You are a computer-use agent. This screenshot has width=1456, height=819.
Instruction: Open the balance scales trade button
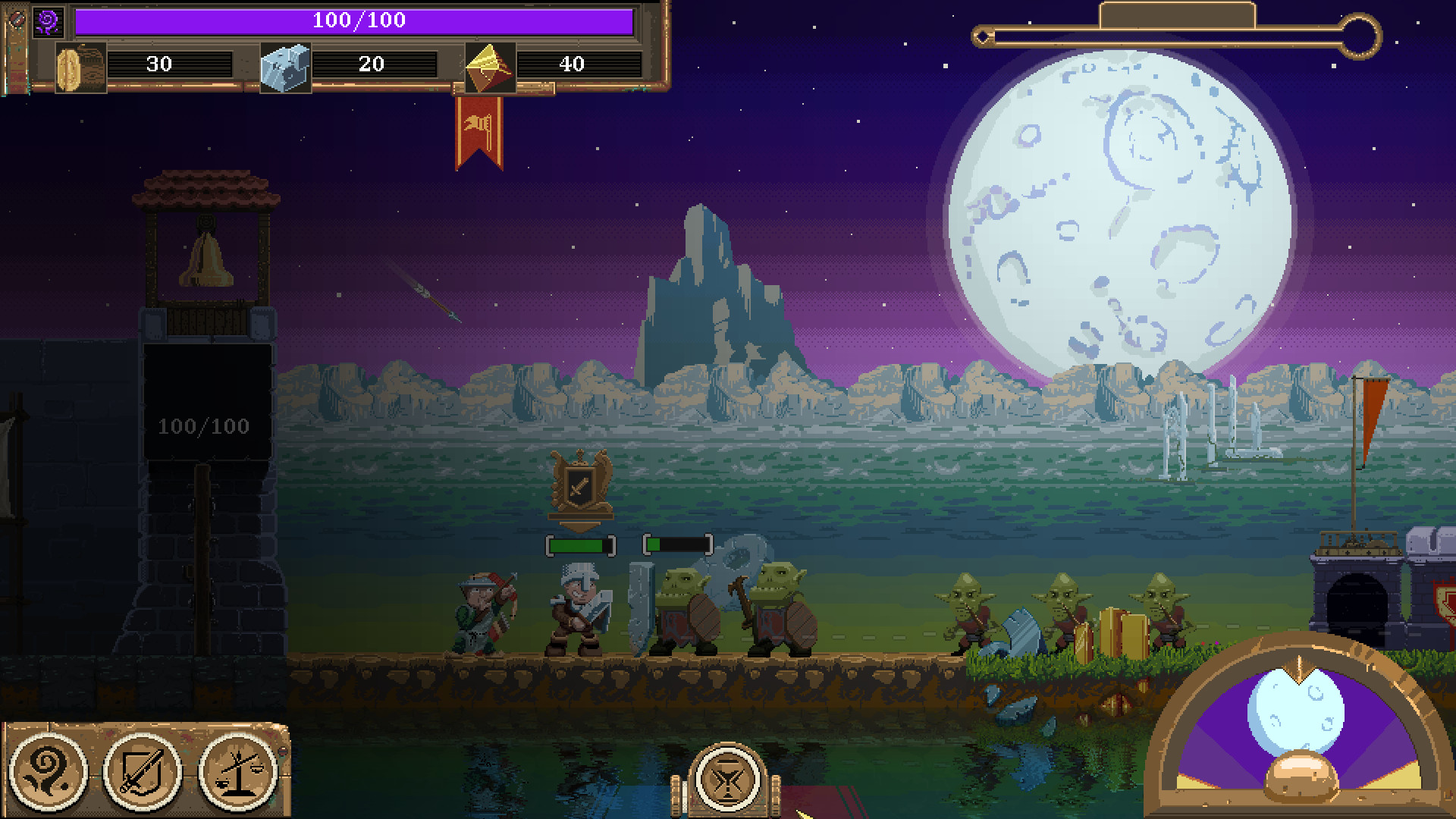237,771
